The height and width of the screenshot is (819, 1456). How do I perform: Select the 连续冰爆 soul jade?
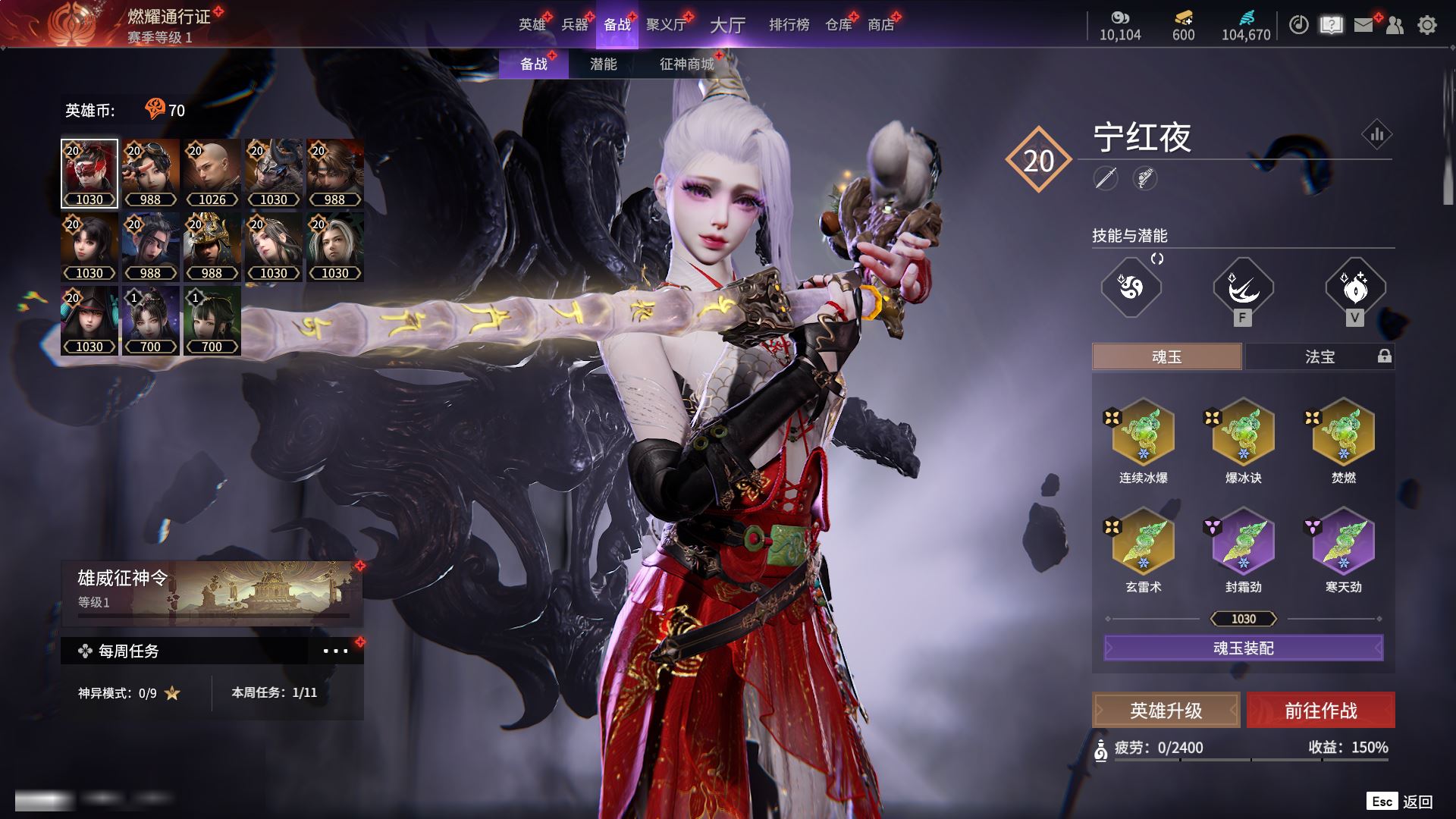1143,434
